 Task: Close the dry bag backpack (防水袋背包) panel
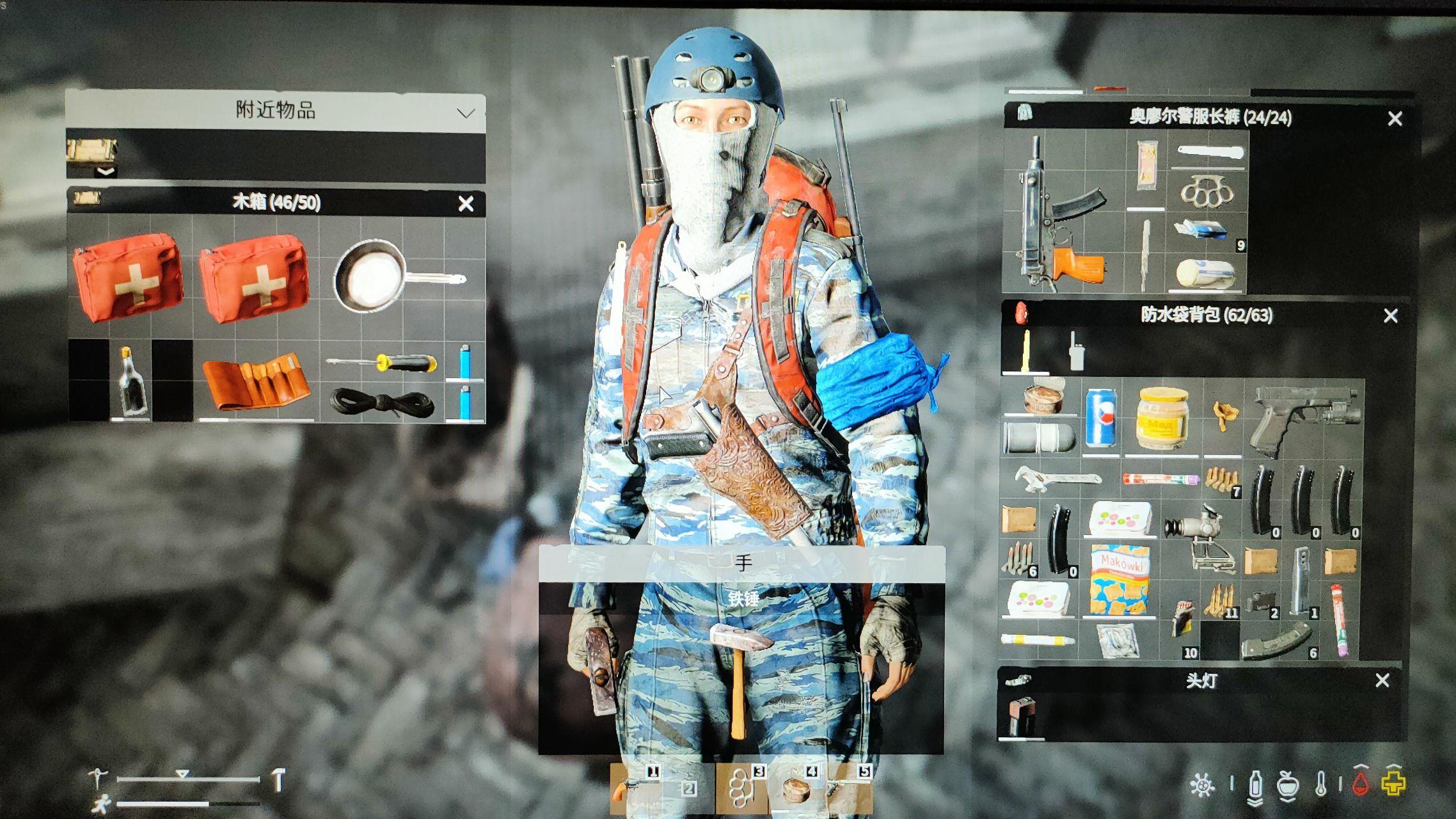coord(1391,315)
